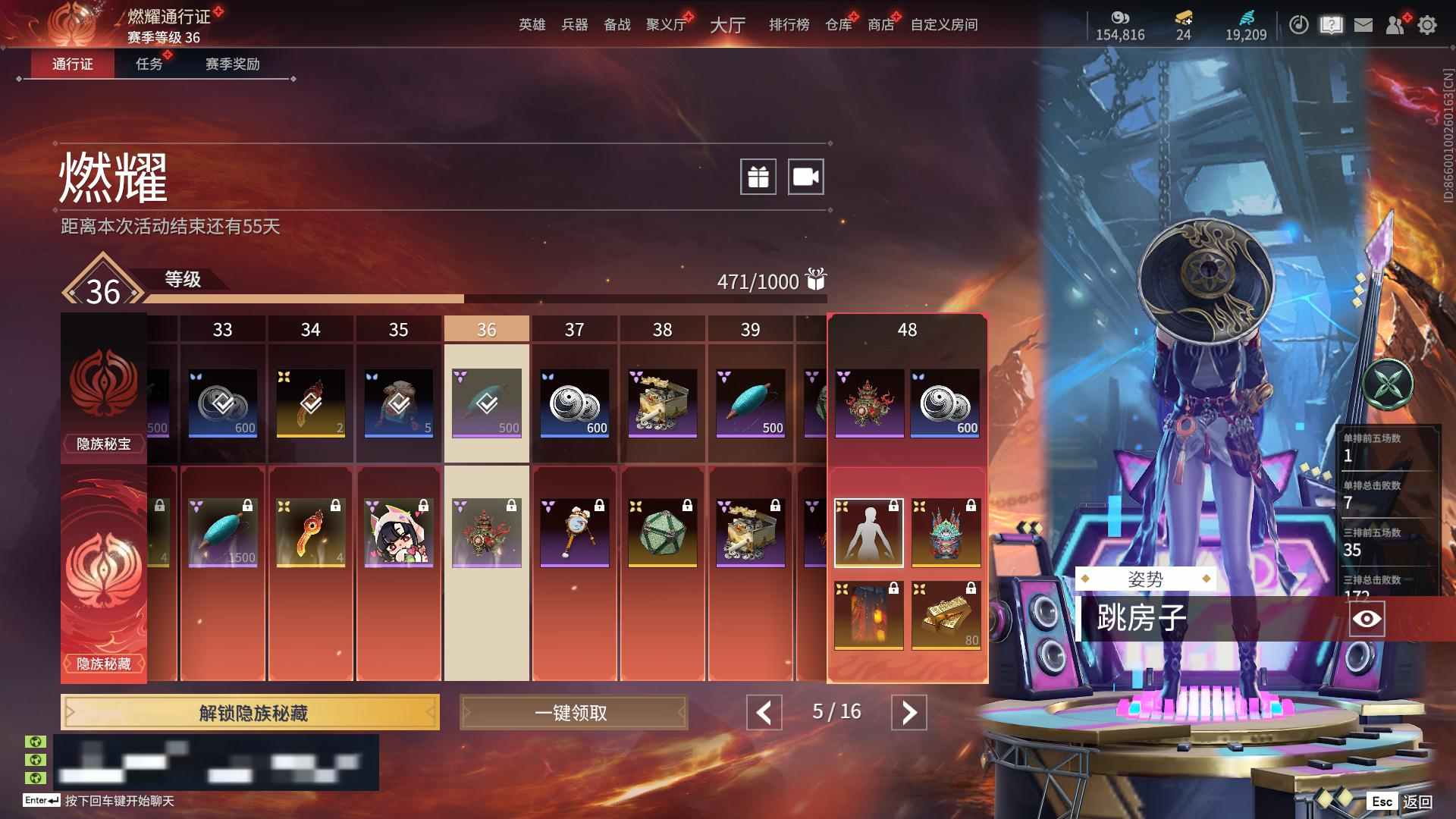The image size is (1456, 819).
Task: Open the 仓库 storage menu
Action: (x=838, y=25)
